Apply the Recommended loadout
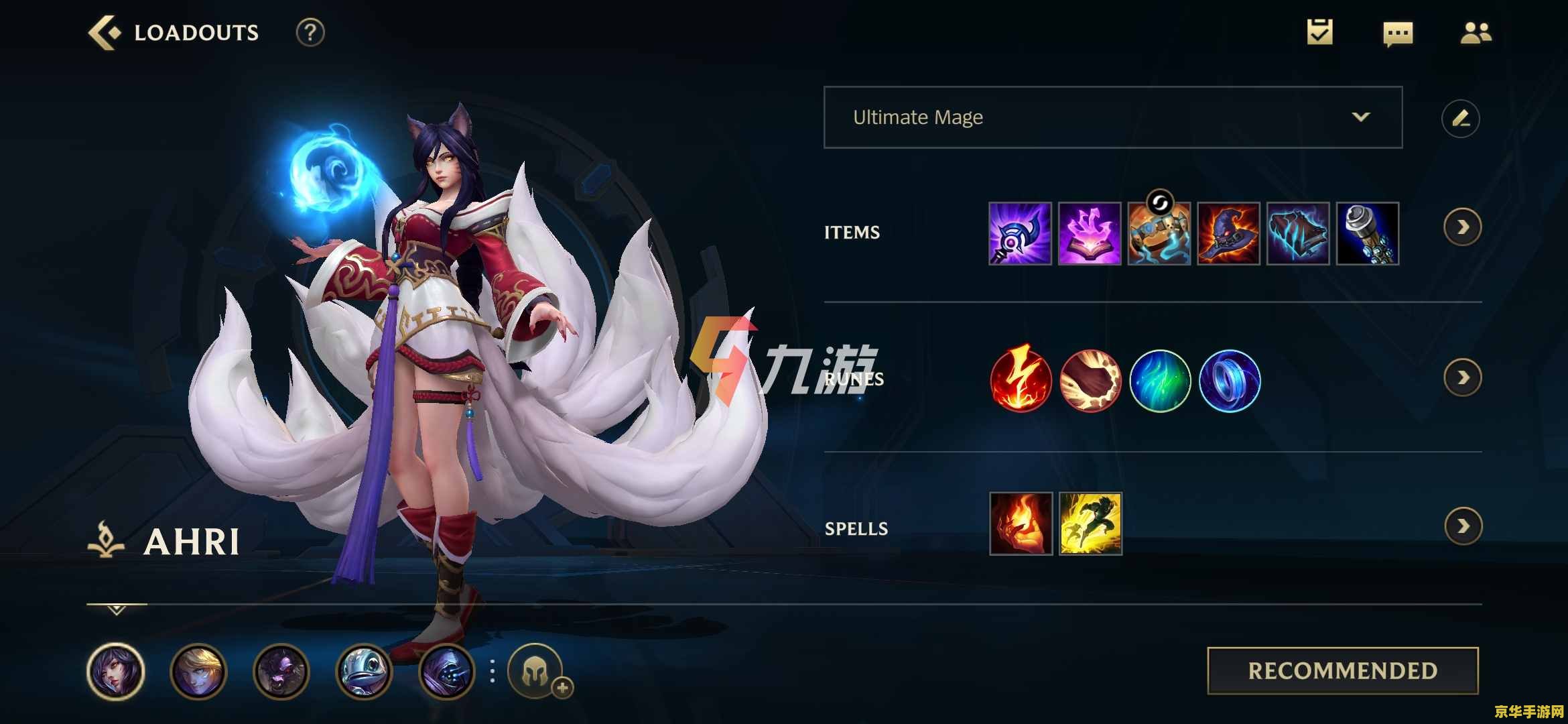Screen dimensions: 1568x724 click(1342, 670)
